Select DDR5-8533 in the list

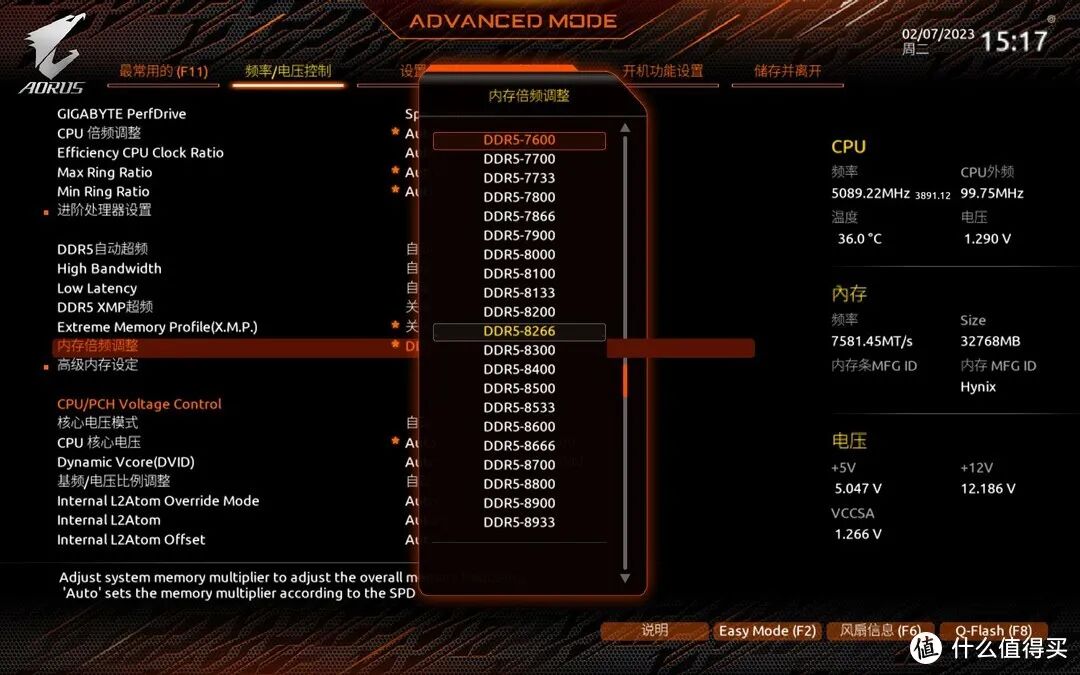[519, 408]
